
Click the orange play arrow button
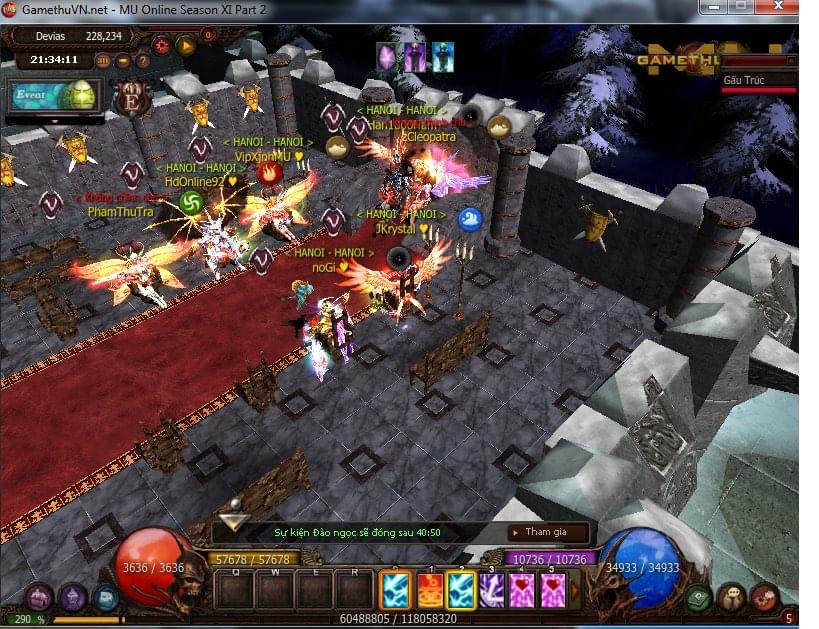coord(185,45)
